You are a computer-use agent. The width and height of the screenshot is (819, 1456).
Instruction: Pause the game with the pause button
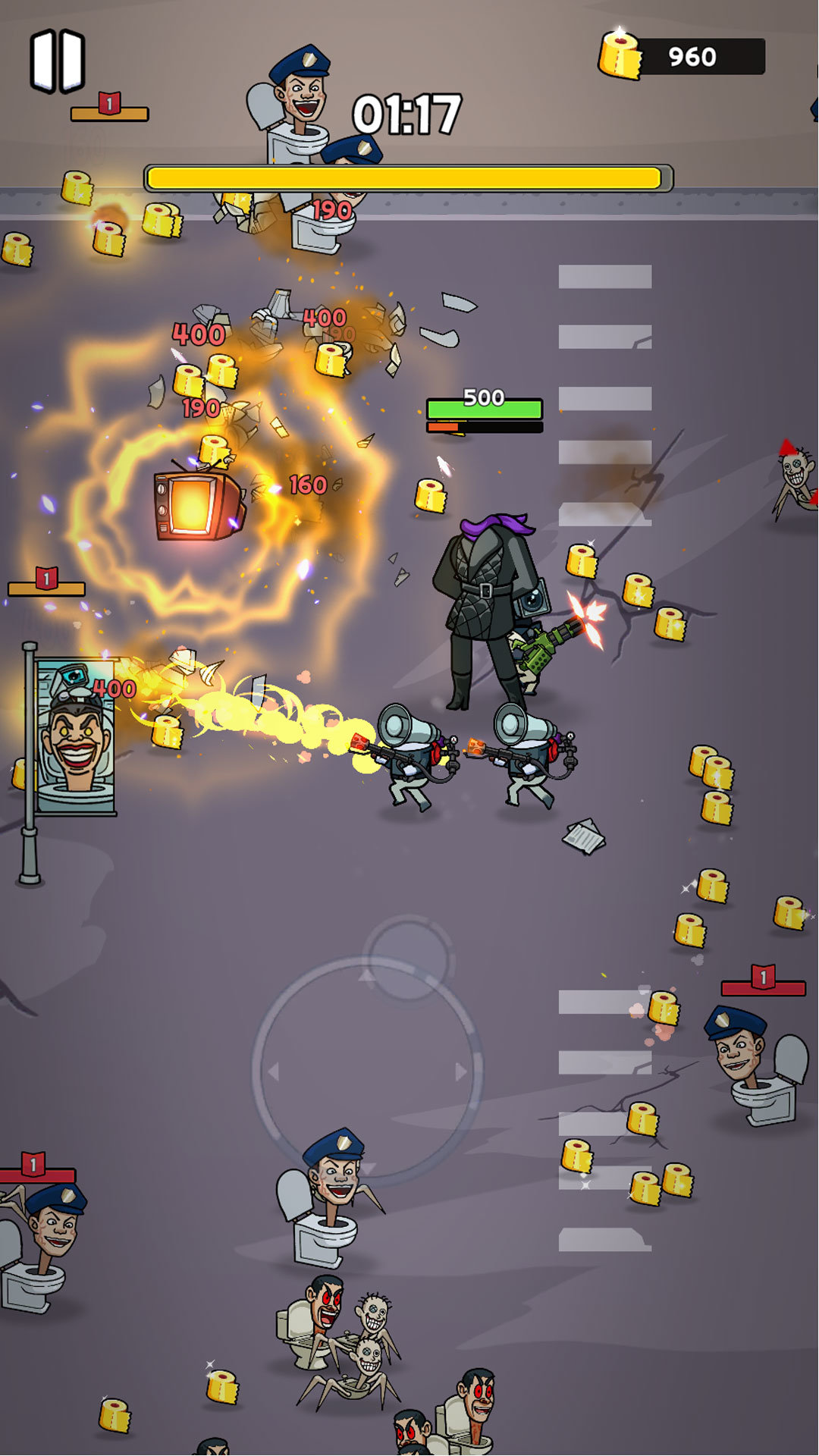click(x=58, y=61)
